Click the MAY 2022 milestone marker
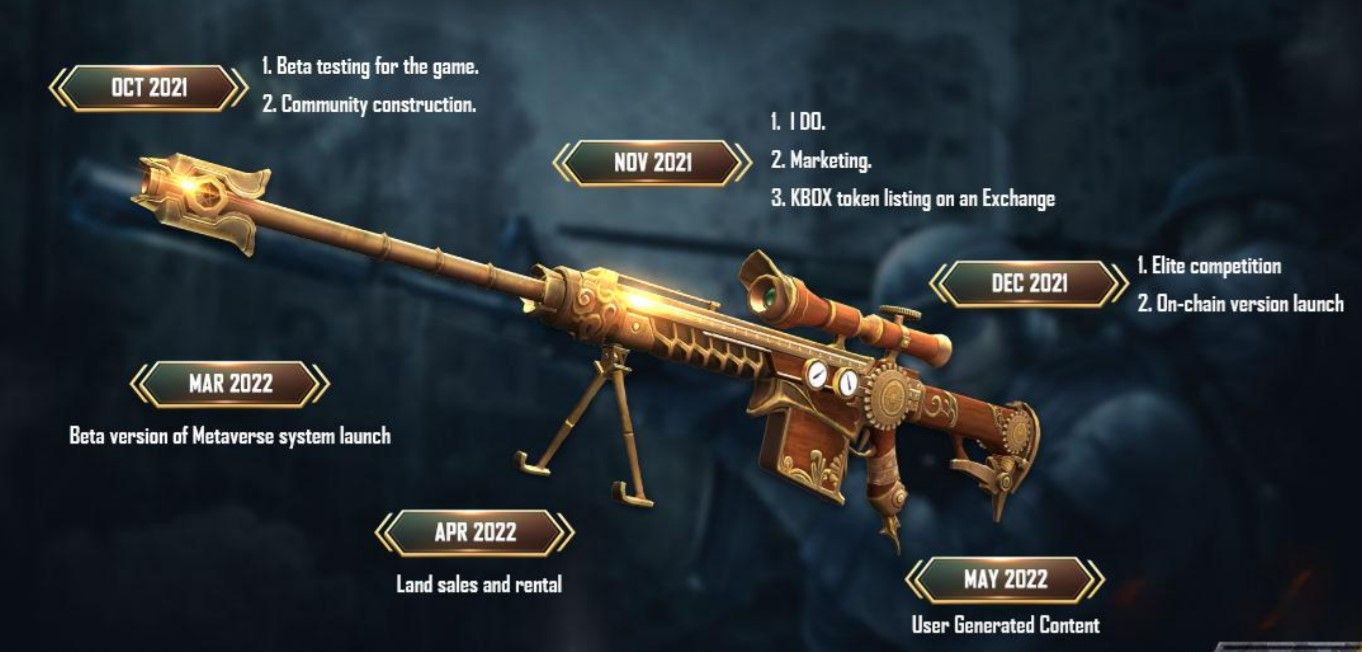Screen dimensions: 1362x652 coord(1005,579)
